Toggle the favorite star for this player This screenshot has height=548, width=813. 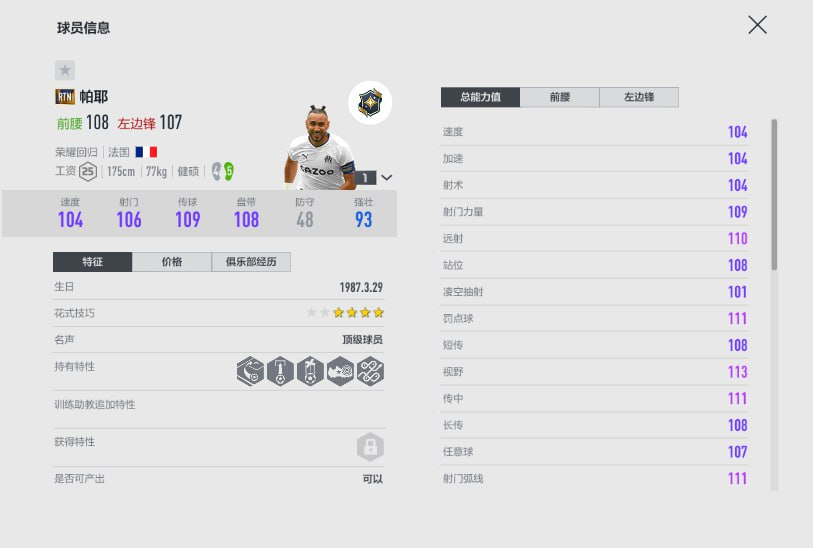(x=64, y=70)
